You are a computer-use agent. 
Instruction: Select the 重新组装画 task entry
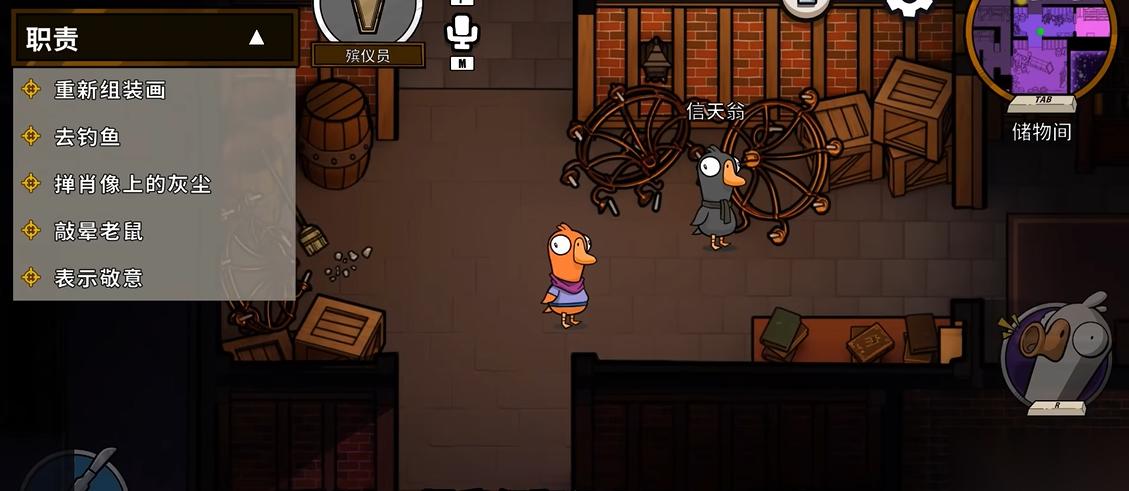point(110,90)
